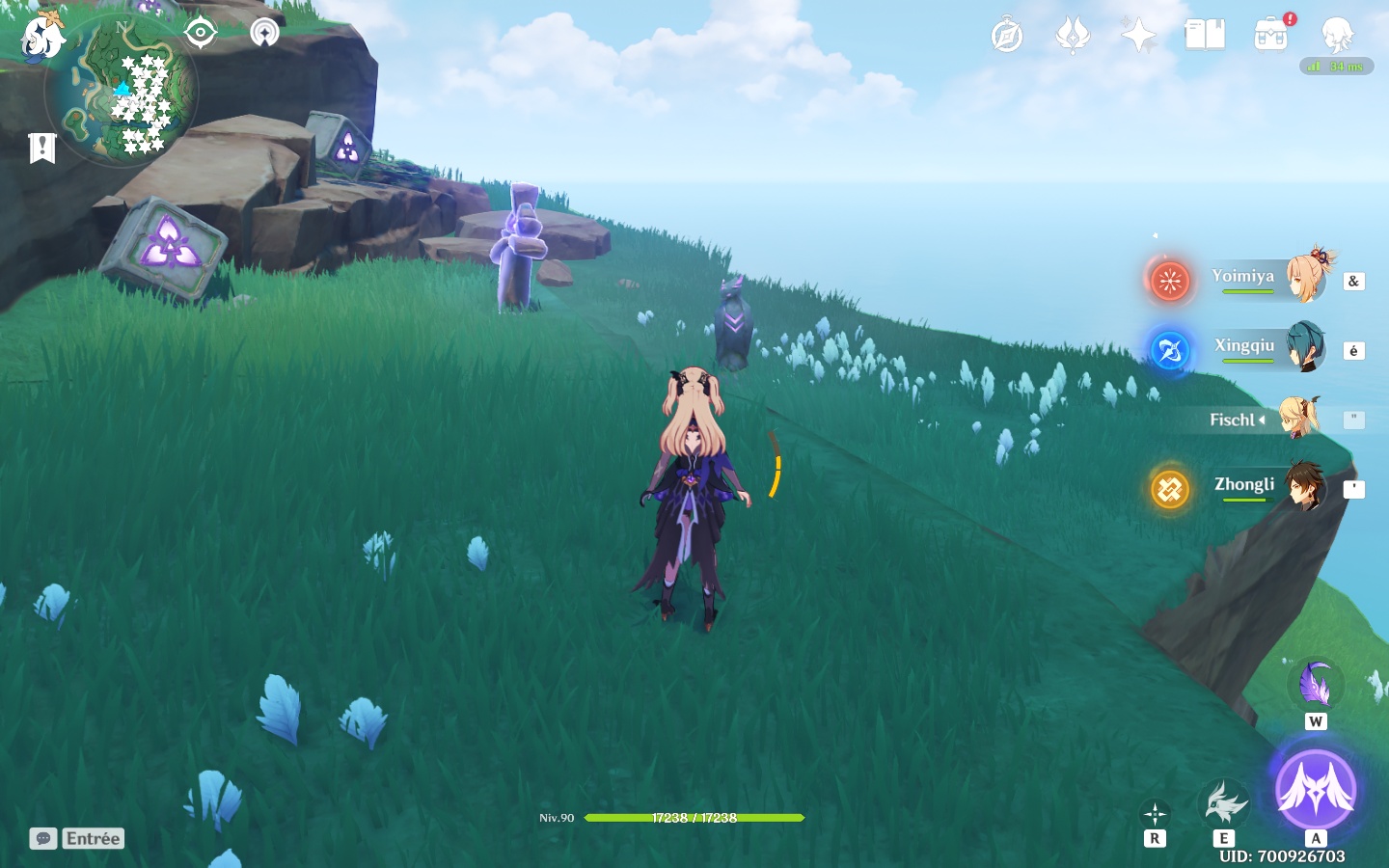Open the Paimon menu icon
Screen dimensions: 1389x868
(x=42, y=37)
